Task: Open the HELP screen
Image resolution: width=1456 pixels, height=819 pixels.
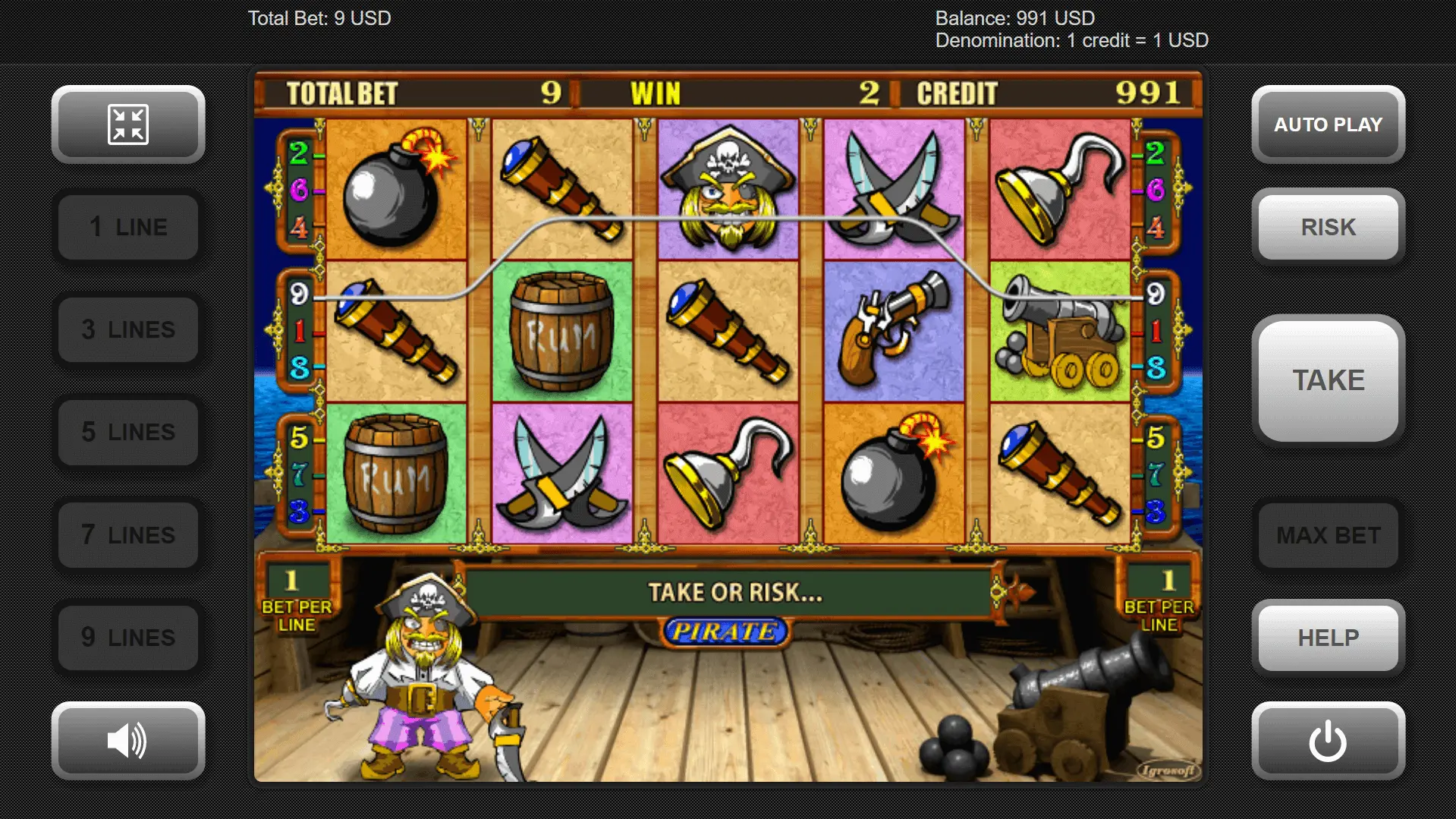Action: click(1328, 637)
